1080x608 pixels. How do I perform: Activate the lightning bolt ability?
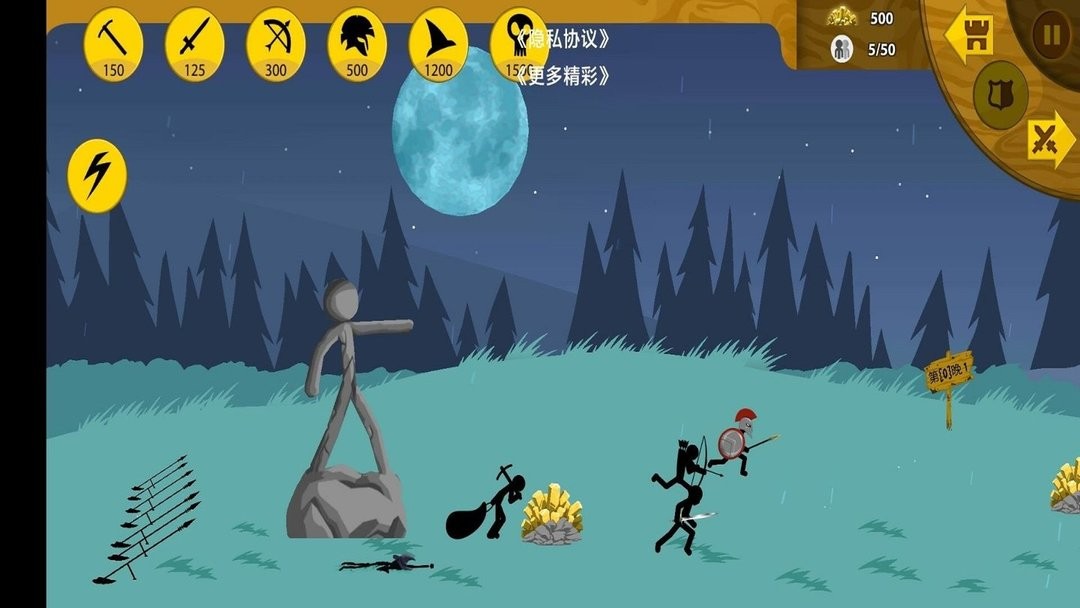coord(97,175)
